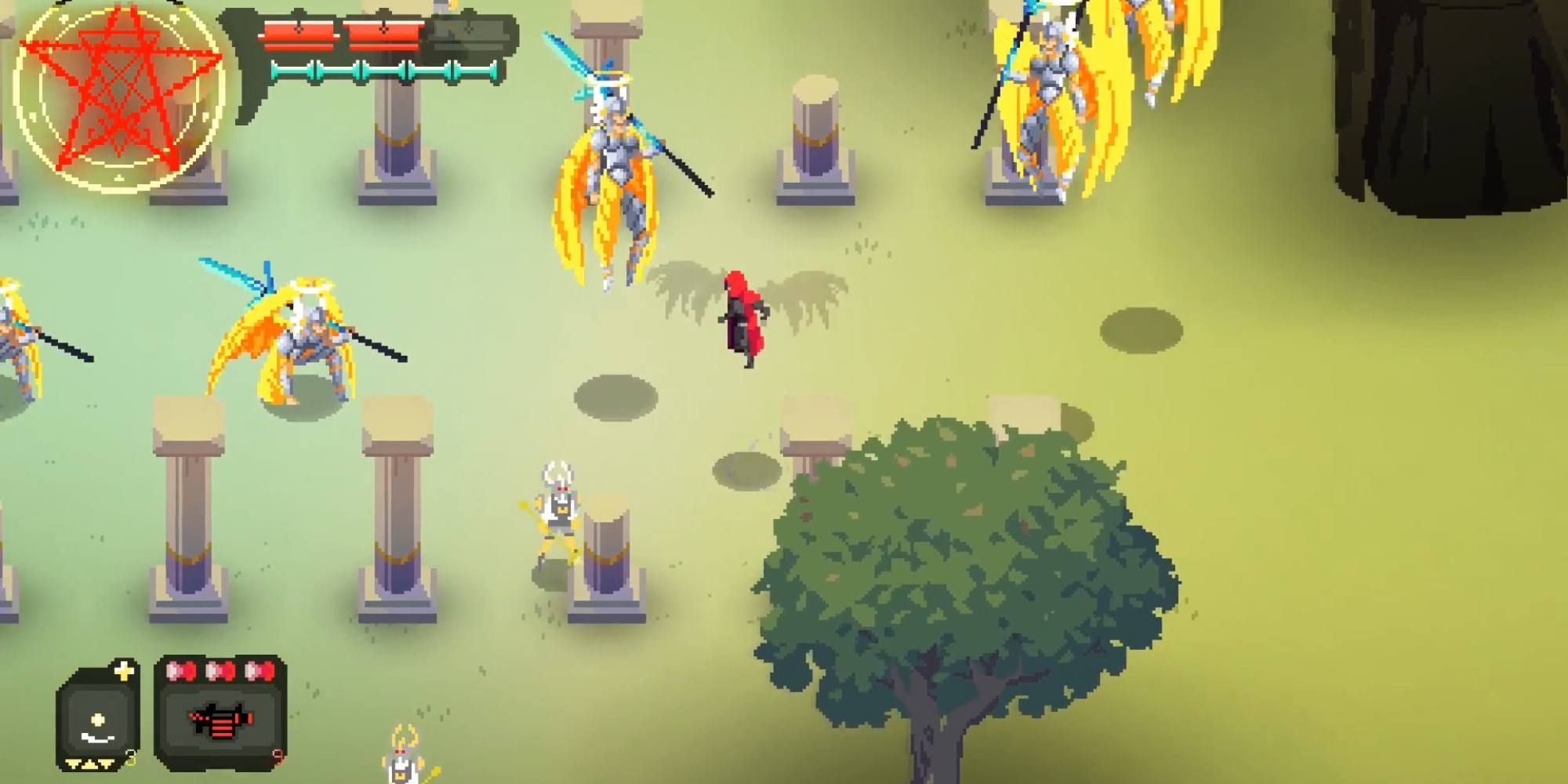Open the weapon slot's ammo indicator row
This screenshot has height=784, width=1568.
(x=218, y=672)
